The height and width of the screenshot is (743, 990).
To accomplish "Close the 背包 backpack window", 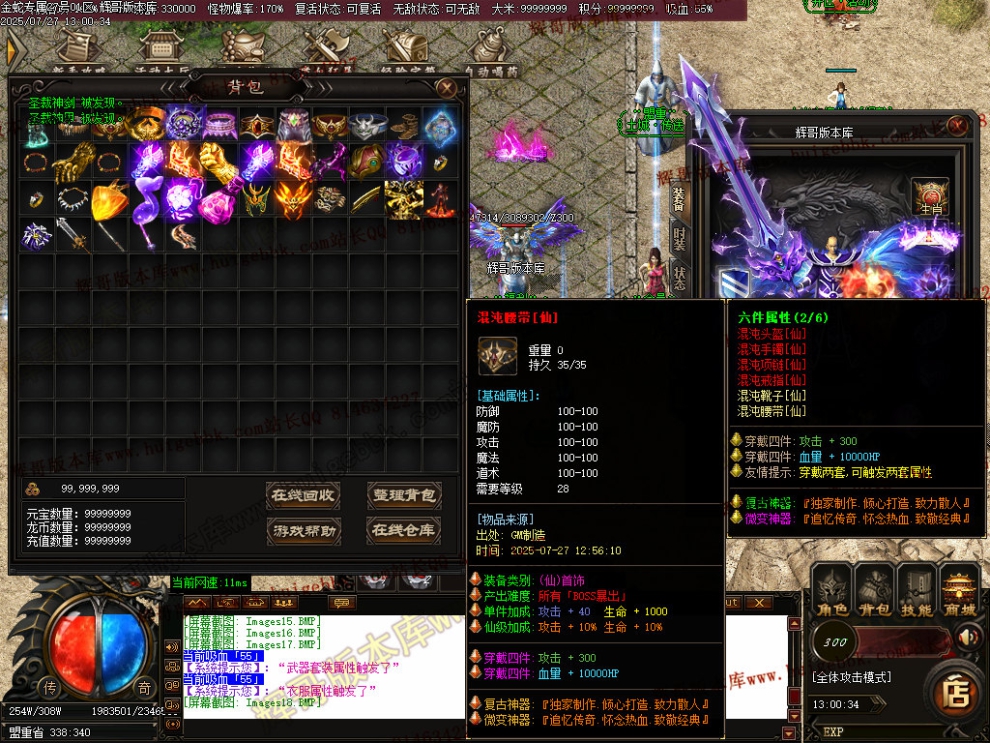I will pyautogui.click(x=446, y=88).
